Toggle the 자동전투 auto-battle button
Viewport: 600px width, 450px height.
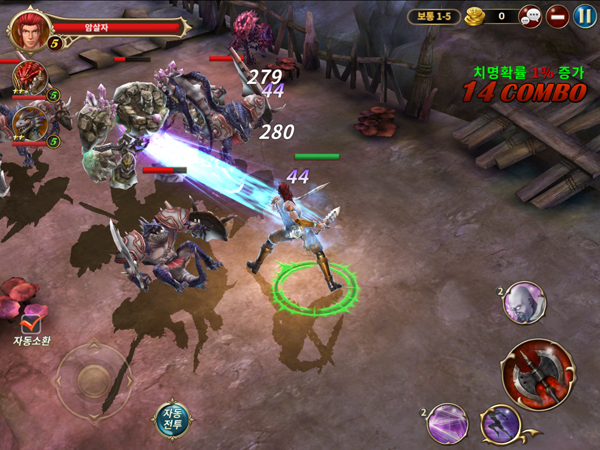coord(173,420)
